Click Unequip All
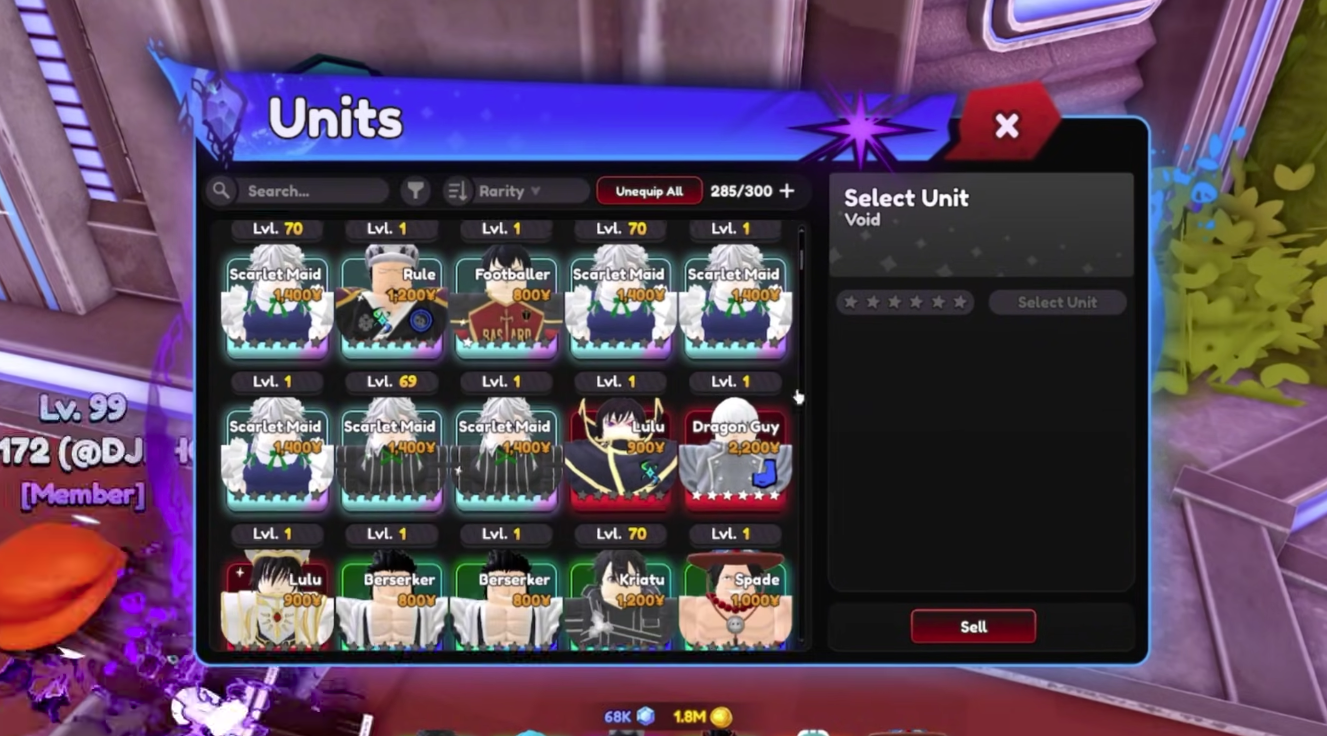The width and height of the screenshot is (1327, 736). click(x=649, y=190)
